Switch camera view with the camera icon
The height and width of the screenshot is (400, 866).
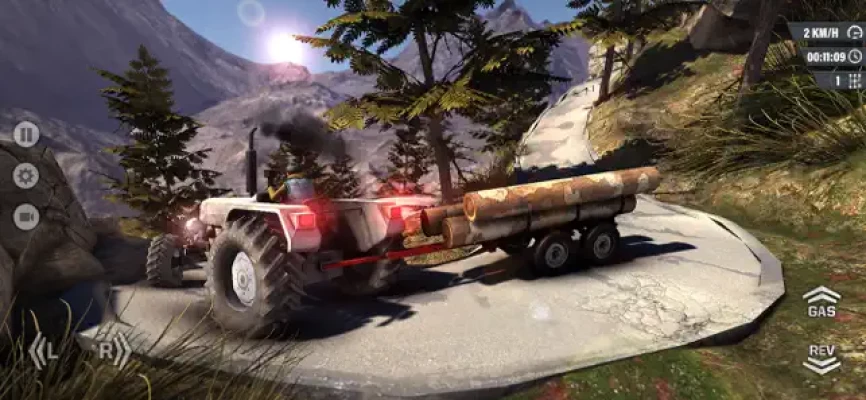tap(26, 216)
